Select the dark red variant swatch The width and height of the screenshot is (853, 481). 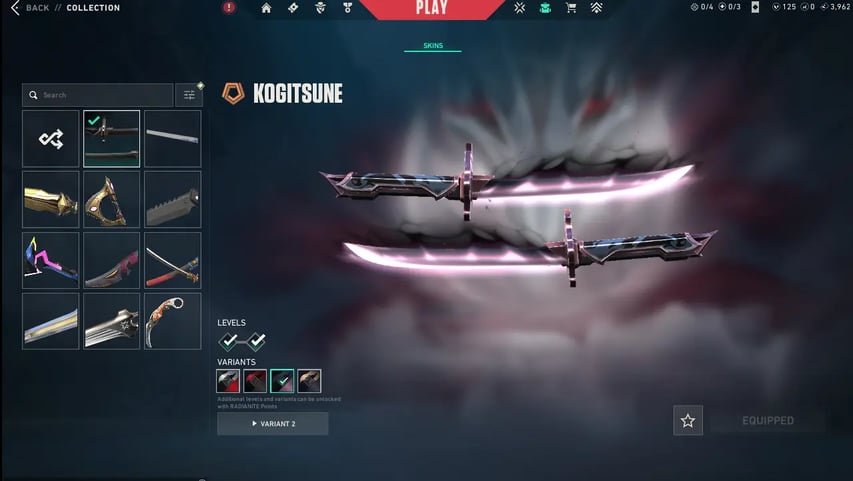click(x=256, y=381)
